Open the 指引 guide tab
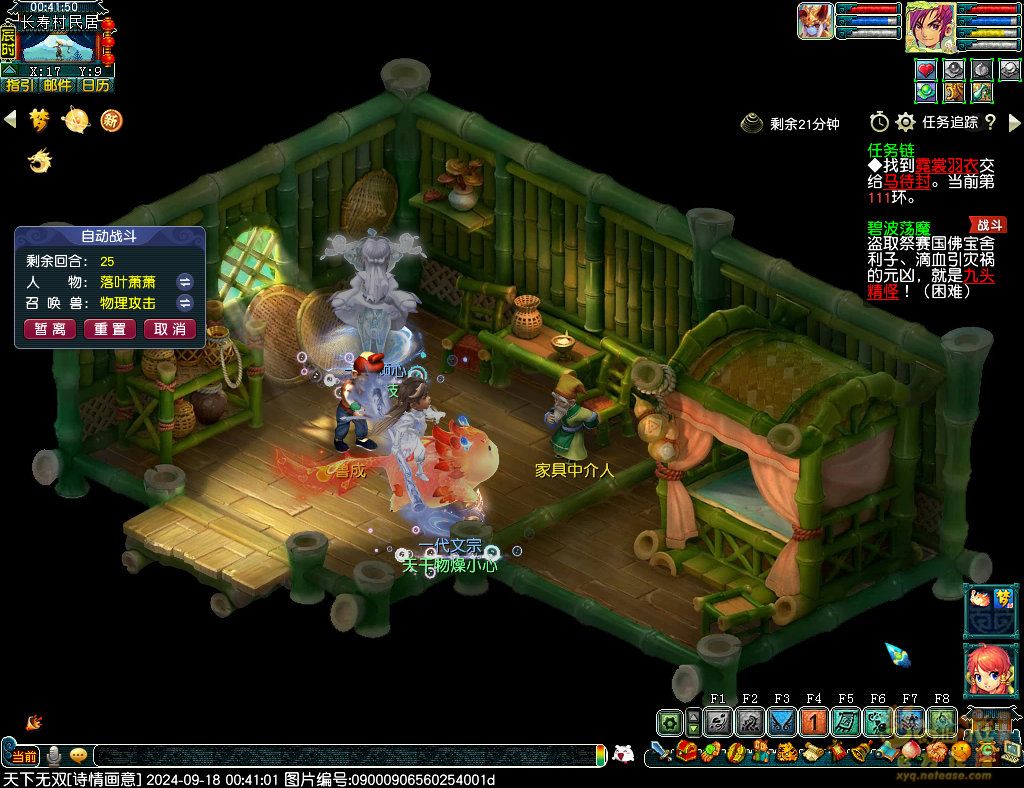Image resolution: width=1024 pixels, height=788 pixels. click(19, 85)
